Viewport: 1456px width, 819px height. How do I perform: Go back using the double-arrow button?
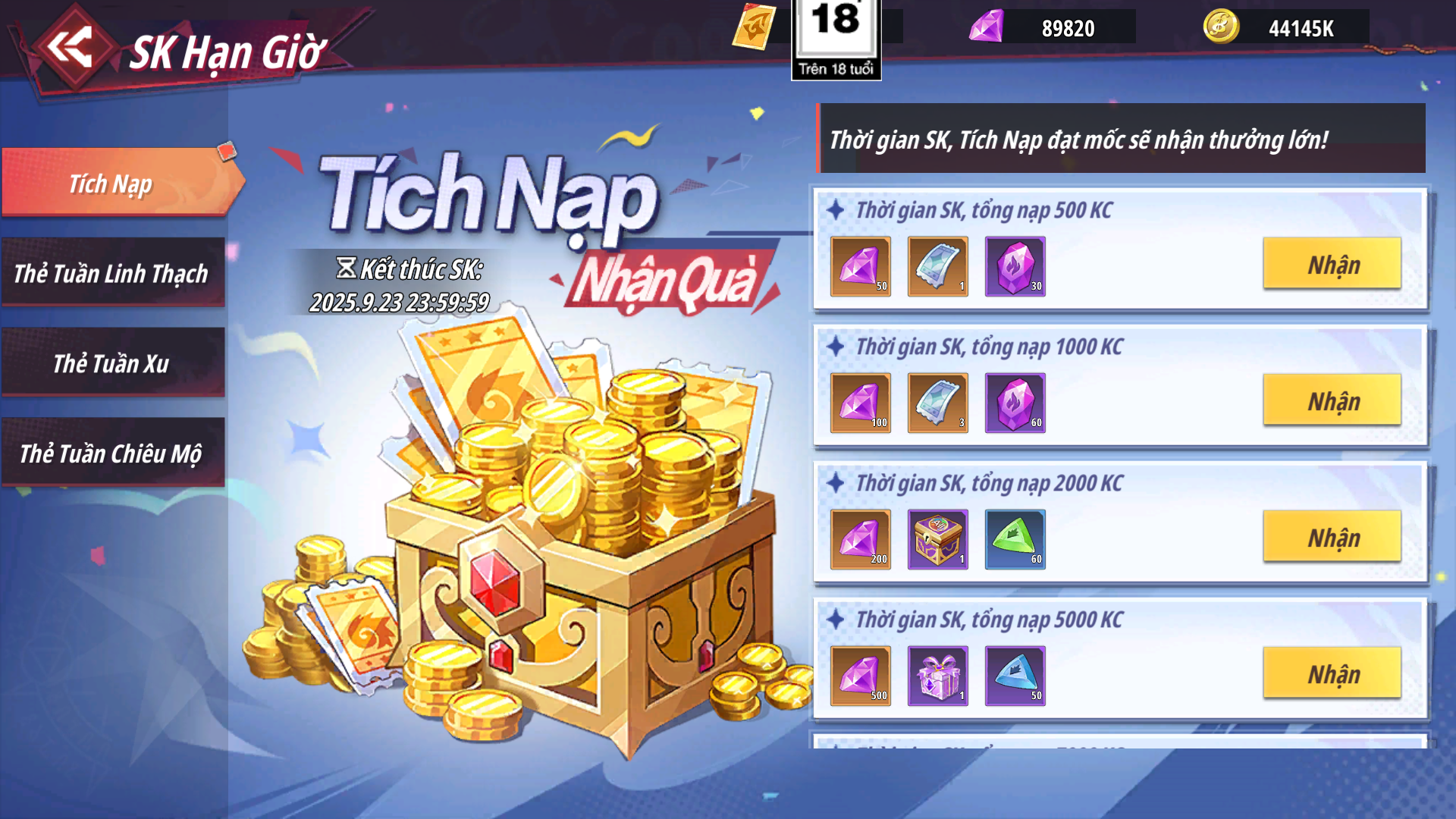coord(71,48)
